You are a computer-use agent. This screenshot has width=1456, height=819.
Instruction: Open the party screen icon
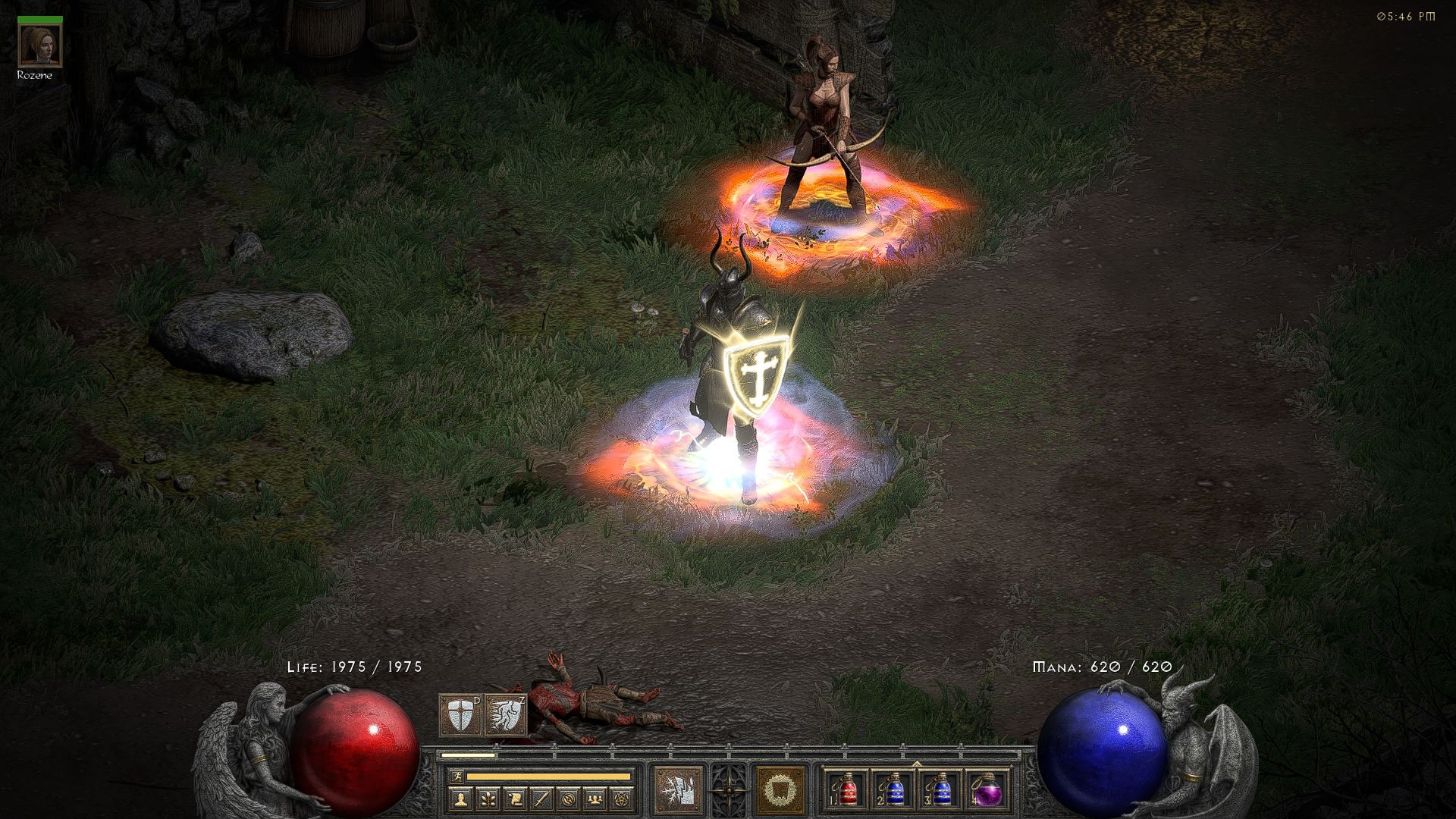pyautogui.click(x=595, y=799)
